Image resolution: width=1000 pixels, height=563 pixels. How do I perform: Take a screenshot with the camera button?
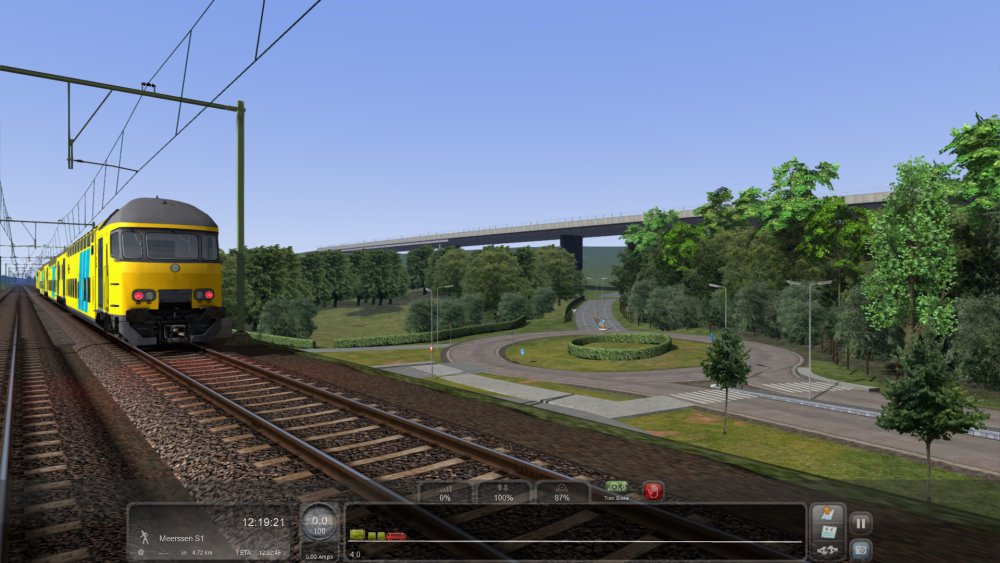click(860, 550)
